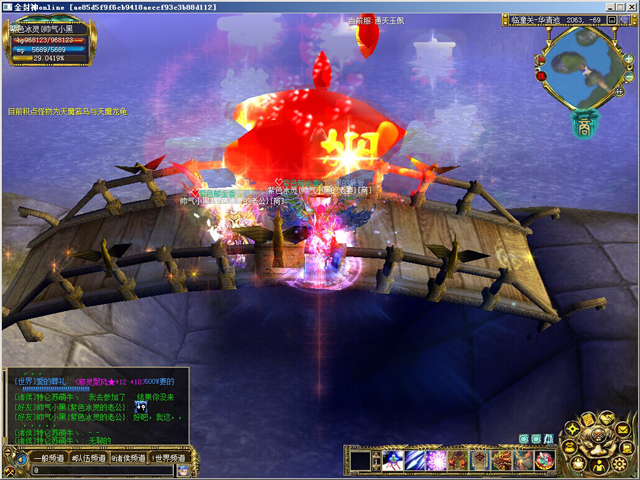Activate the blue slash streak skill
Image resolution: width=640 pixels, height=480 pixels.
coord(415,460)
